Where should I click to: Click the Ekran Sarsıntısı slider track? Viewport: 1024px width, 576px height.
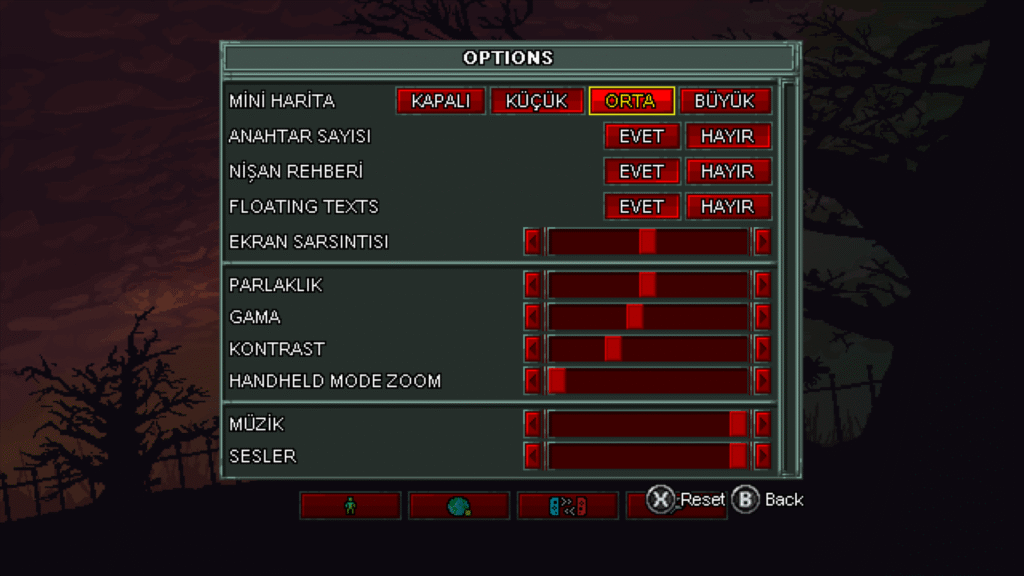647,242
